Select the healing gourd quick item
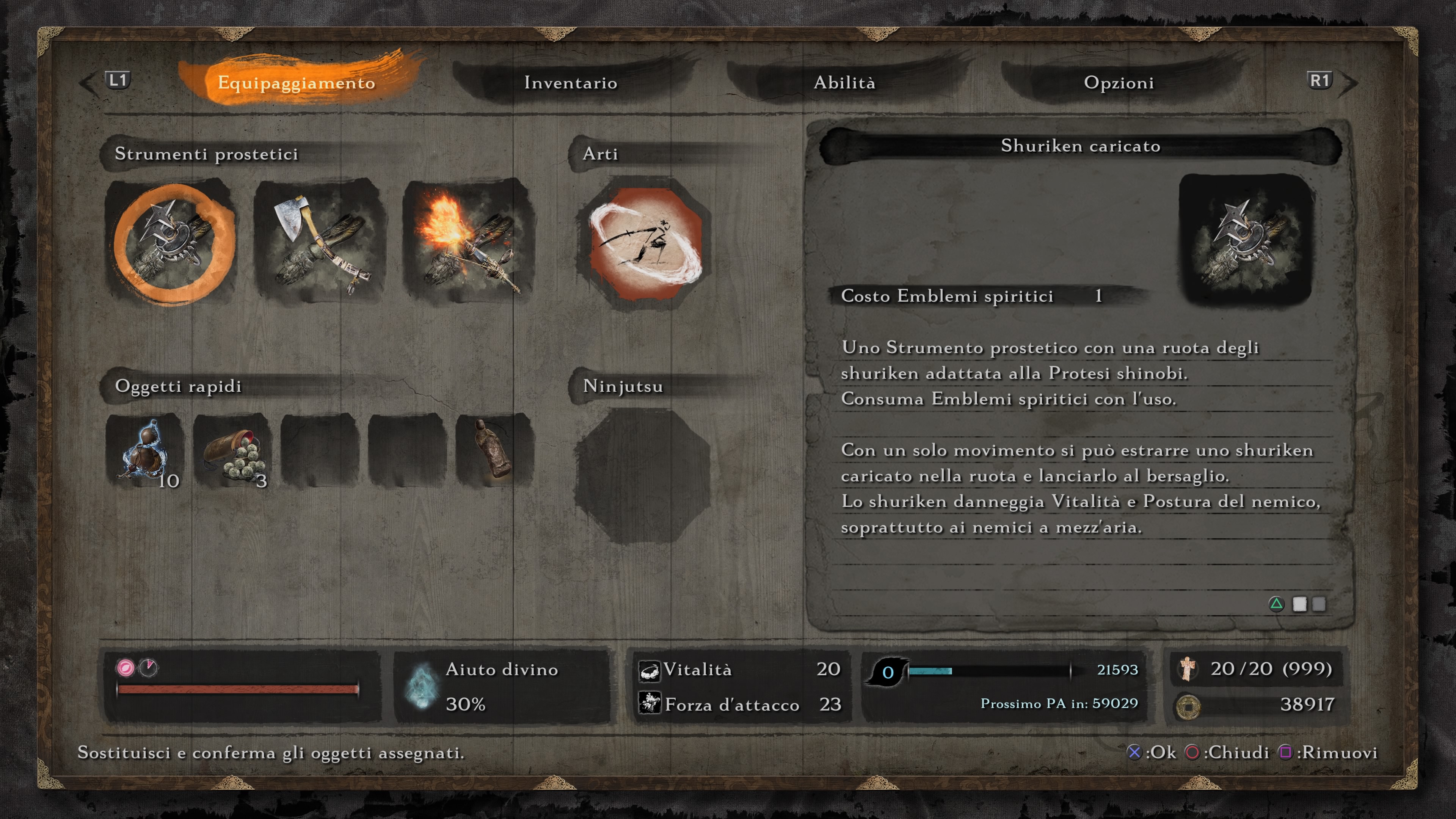The height and width of the screenshot is (819, 1456). pos(145,450)
